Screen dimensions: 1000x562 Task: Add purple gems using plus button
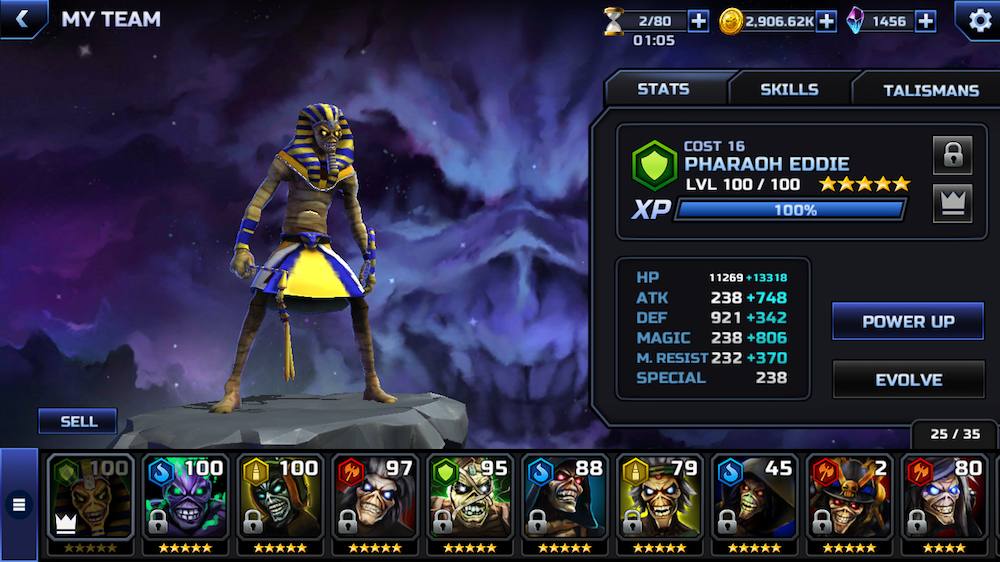click(925, 21)
